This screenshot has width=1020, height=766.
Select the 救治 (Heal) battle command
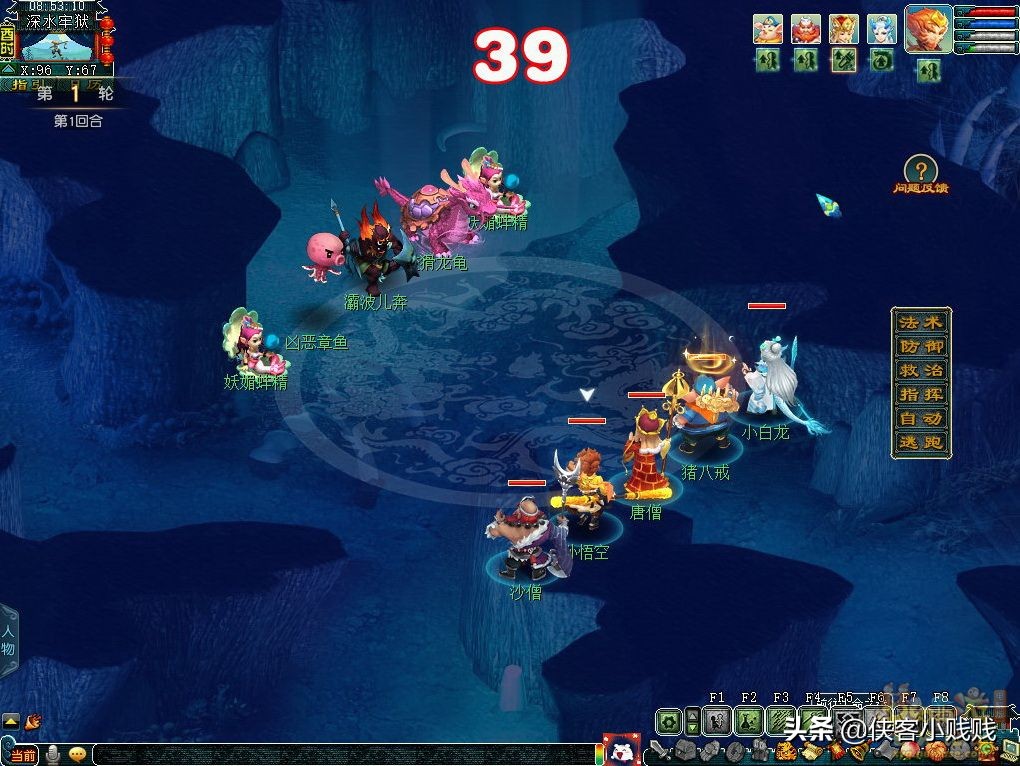(921, 370)
